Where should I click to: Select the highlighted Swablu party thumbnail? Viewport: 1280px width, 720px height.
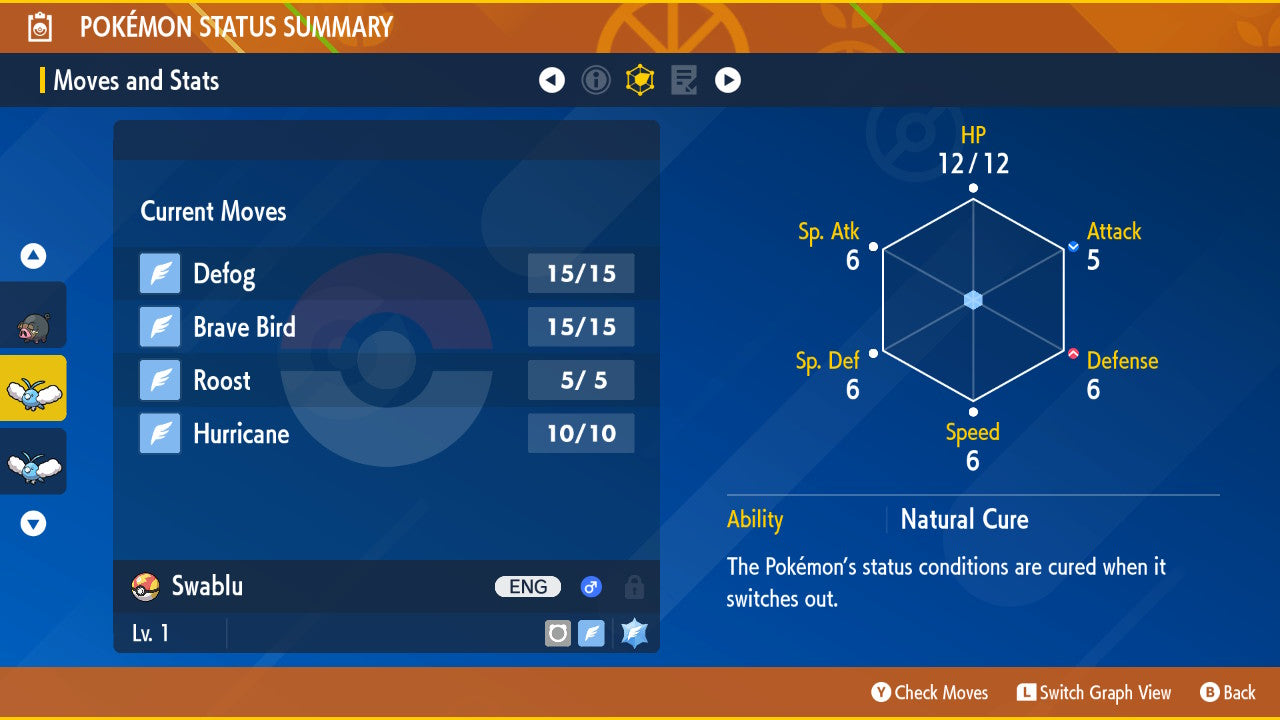(33, 388)
